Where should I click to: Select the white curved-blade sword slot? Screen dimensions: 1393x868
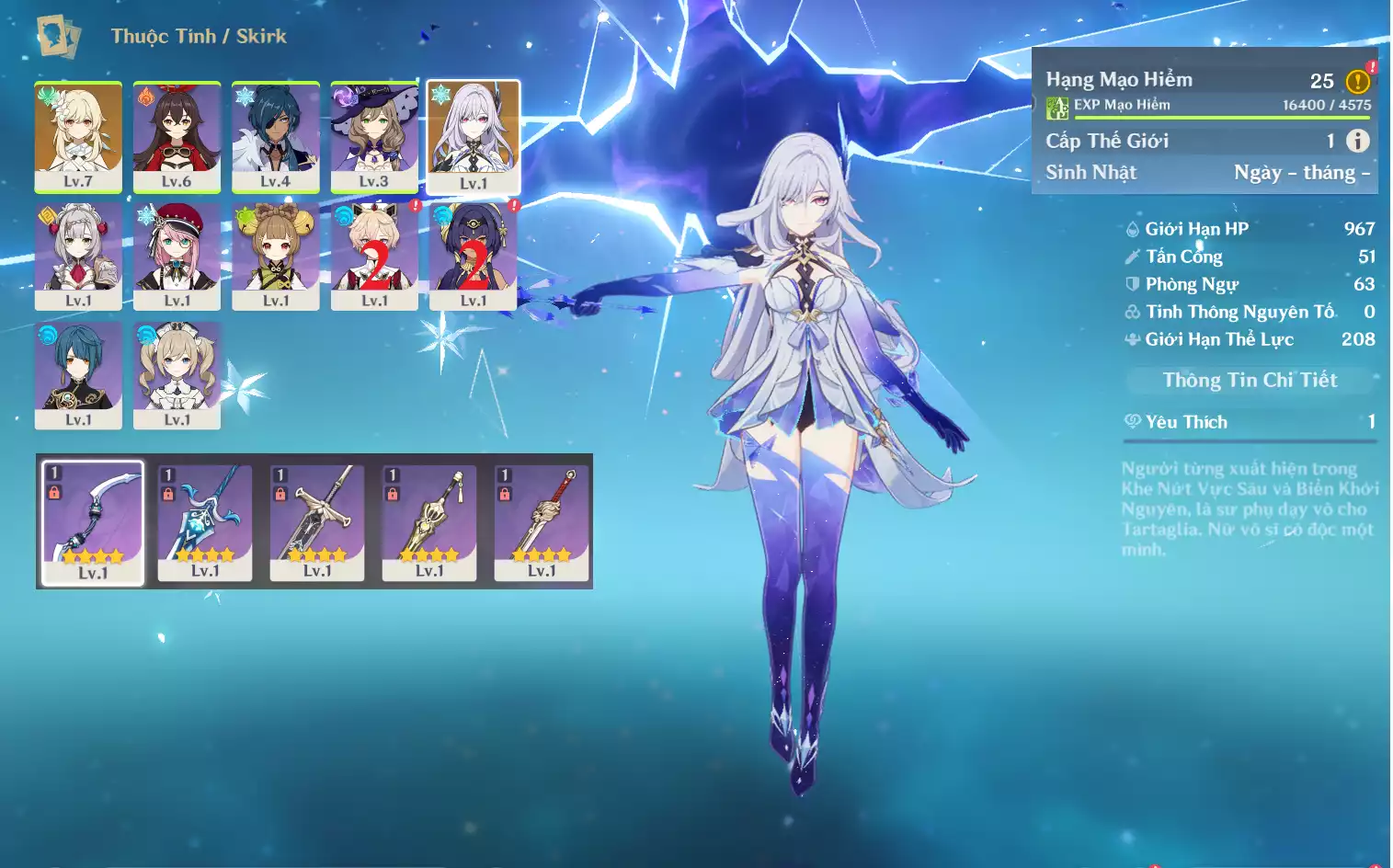[x=93, y=522]
